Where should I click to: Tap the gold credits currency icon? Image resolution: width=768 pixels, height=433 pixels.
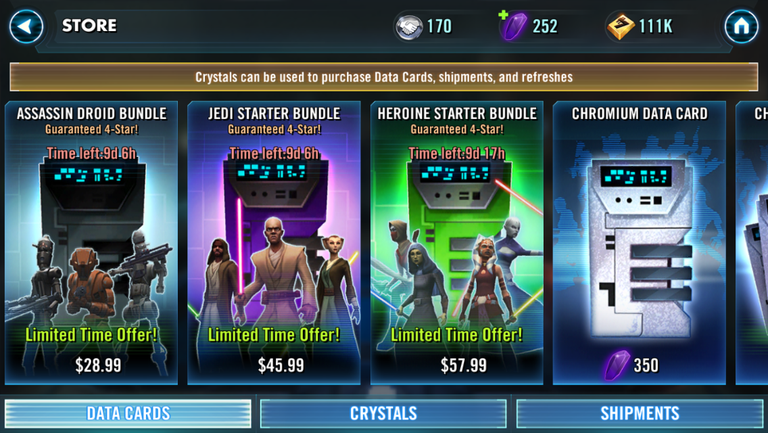tap(620, 26)
